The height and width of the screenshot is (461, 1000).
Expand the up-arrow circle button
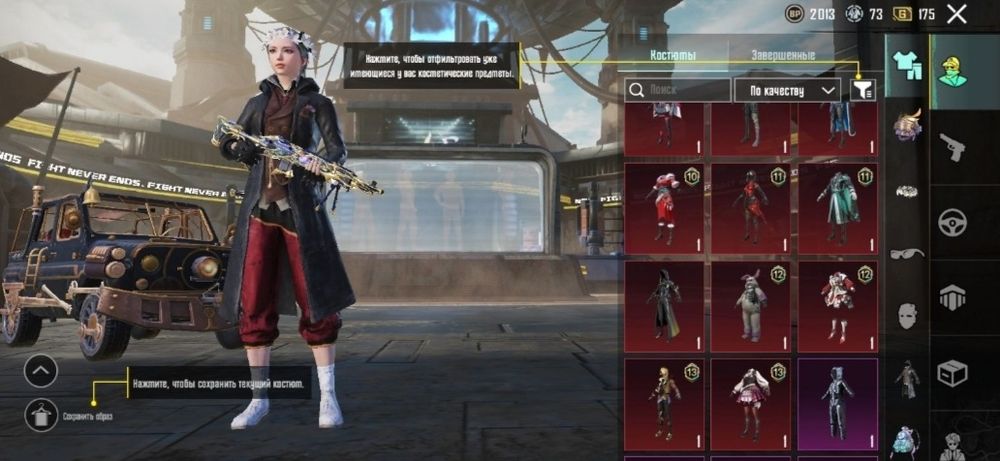coord(41,371)
